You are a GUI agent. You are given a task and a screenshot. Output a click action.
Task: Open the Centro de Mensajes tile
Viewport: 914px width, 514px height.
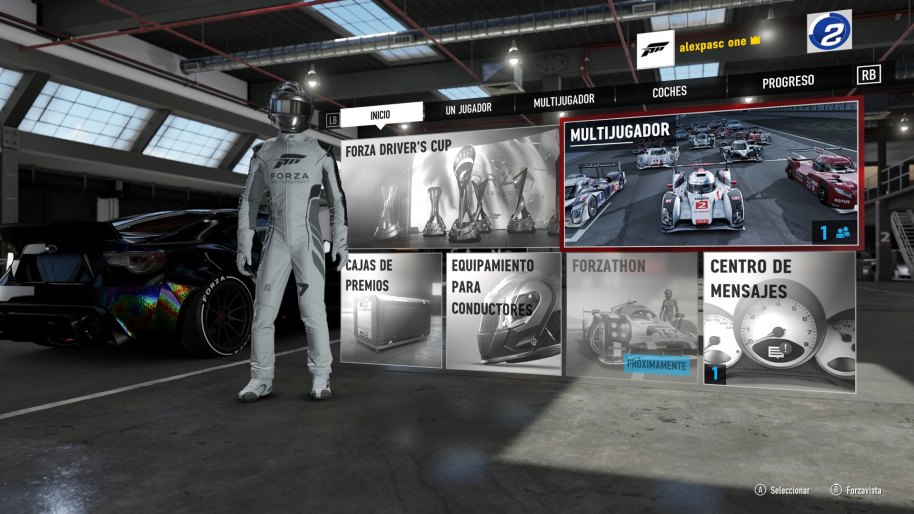780,318
